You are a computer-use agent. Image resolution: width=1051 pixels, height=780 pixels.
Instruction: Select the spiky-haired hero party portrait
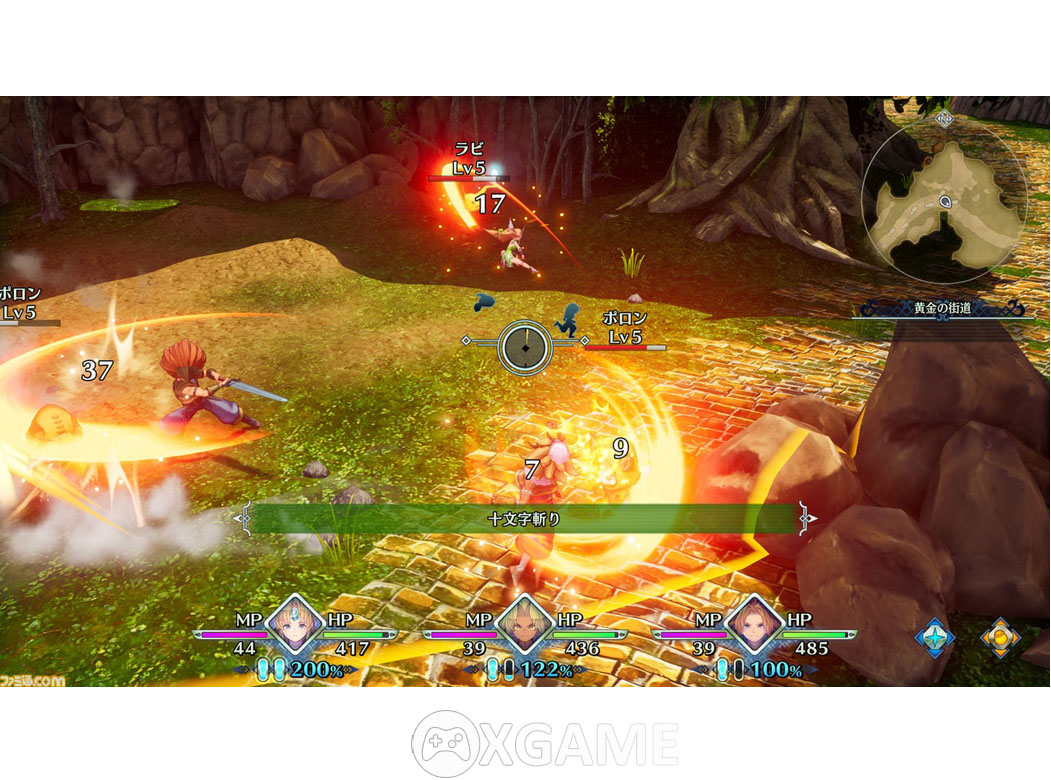pos(525,625)
